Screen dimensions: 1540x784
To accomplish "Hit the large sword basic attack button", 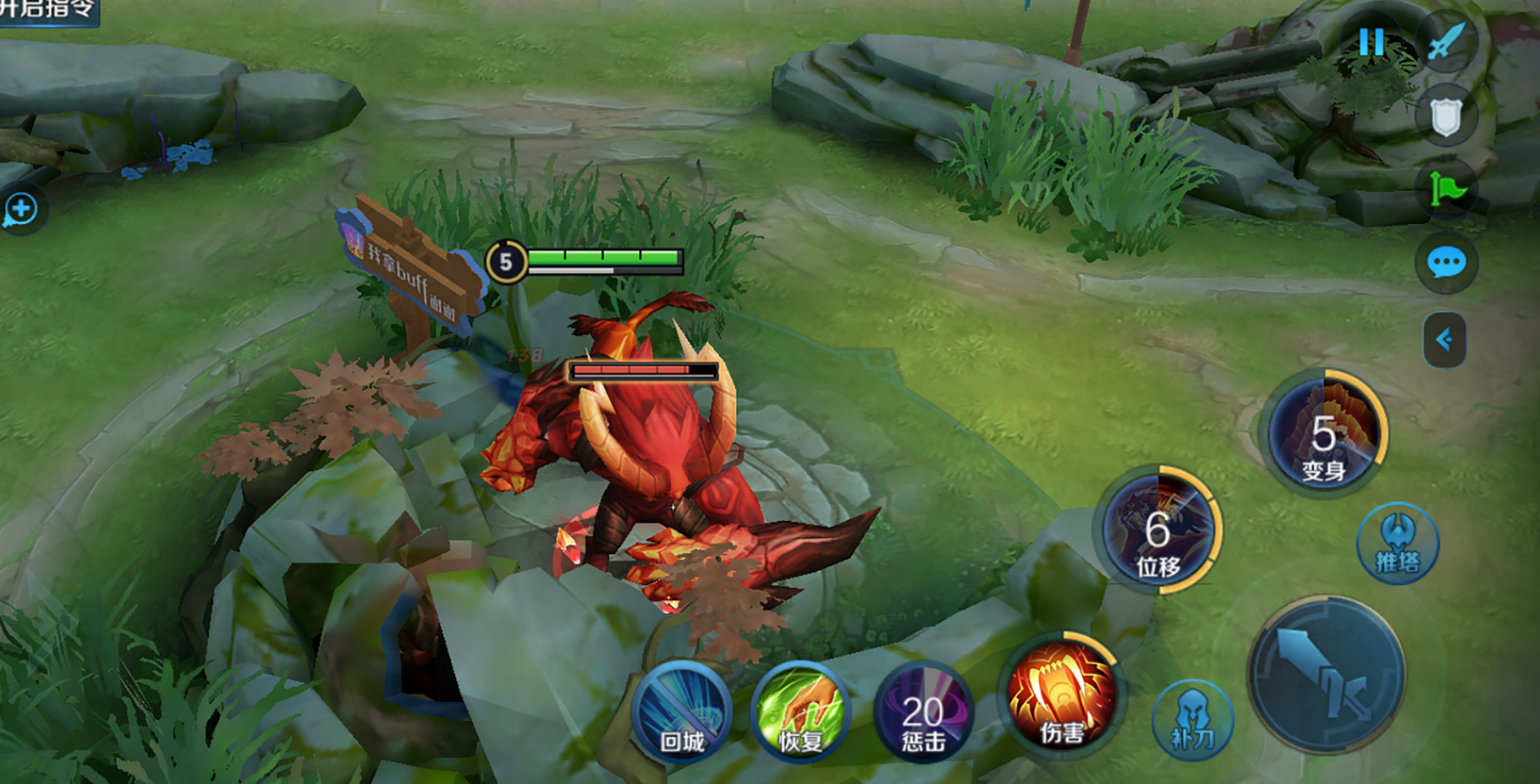I will [1325, 675].
